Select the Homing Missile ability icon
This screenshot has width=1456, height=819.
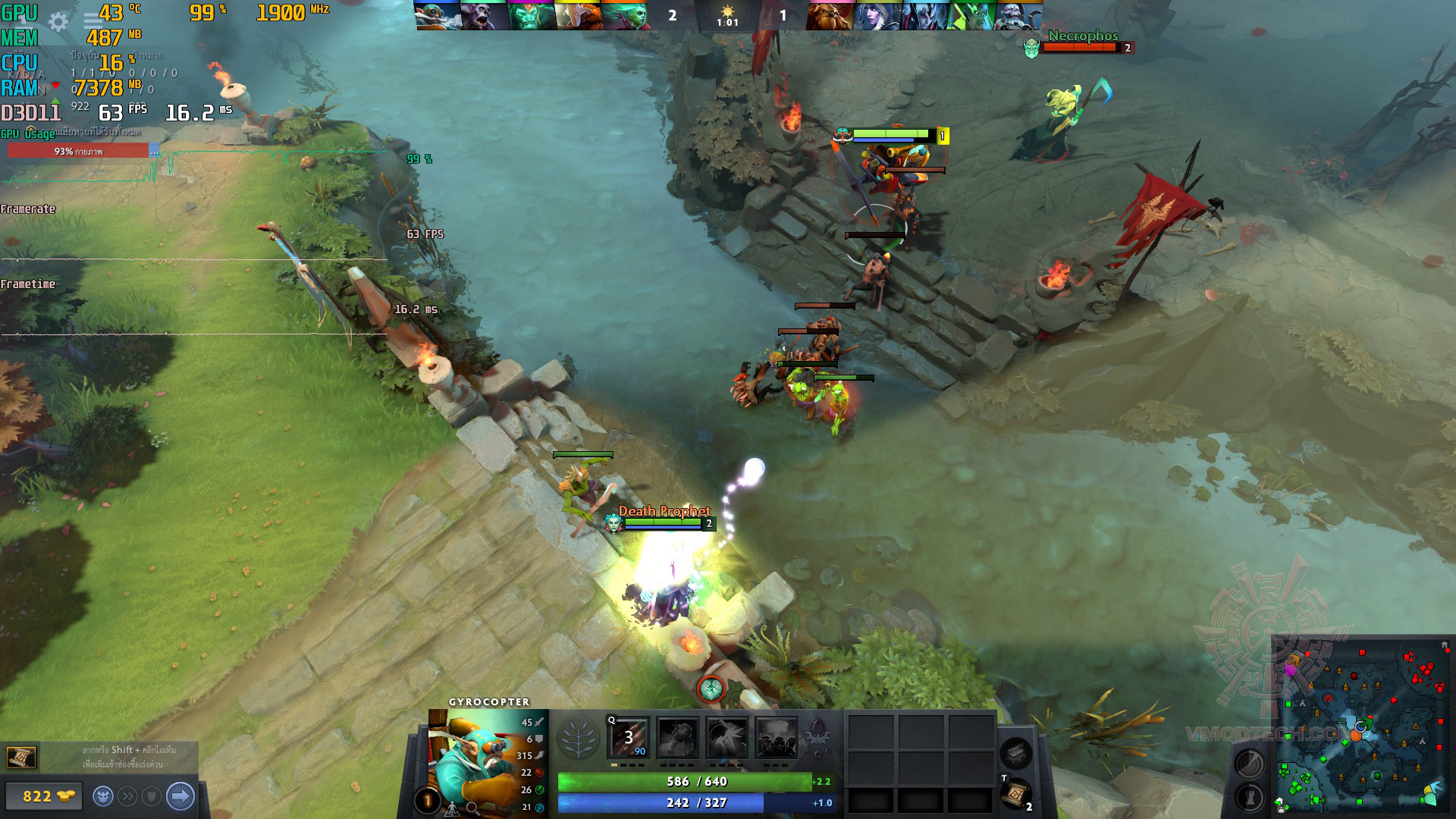677,738
